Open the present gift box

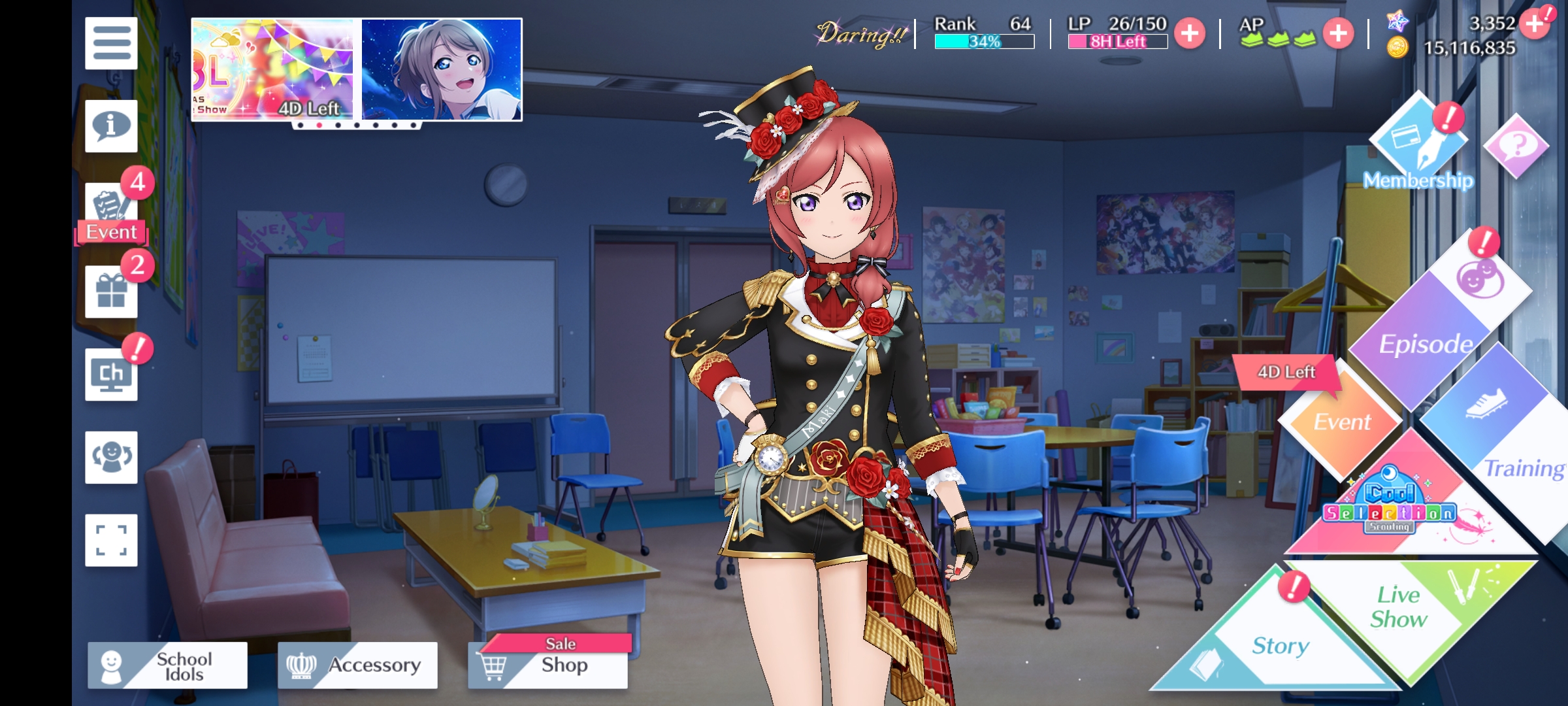[111, 292]
